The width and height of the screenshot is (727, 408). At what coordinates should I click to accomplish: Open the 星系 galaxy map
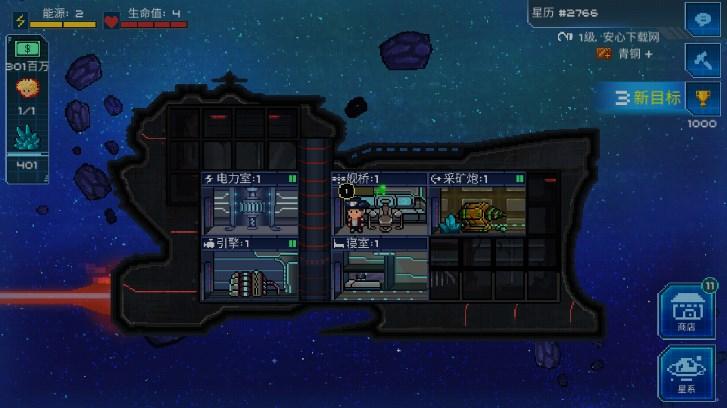point(686,372)
